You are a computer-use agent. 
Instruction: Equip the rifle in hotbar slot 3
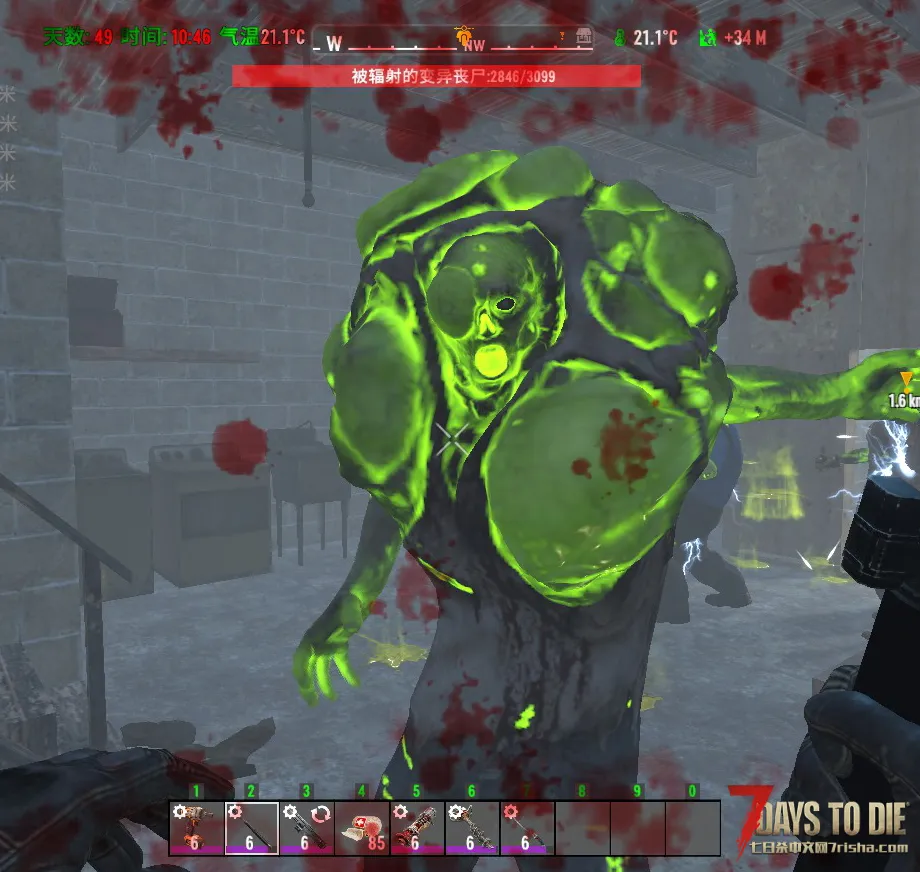click(306, 828)
